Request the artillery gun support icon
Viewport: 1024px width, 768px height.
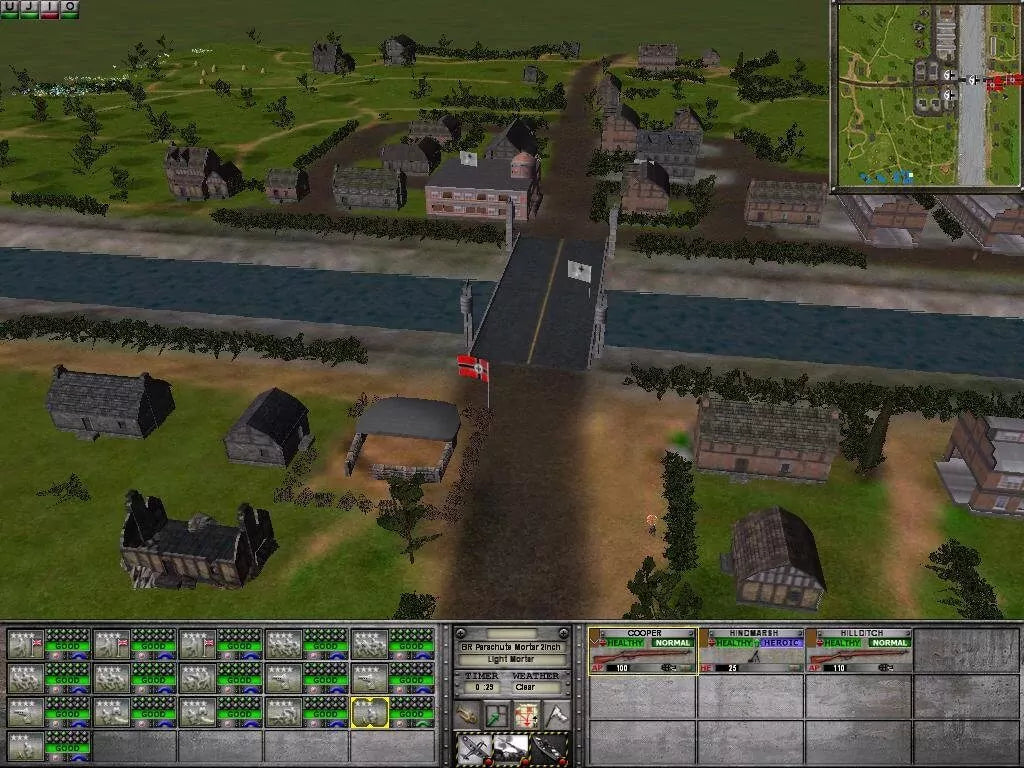click(x=510, y=748)
